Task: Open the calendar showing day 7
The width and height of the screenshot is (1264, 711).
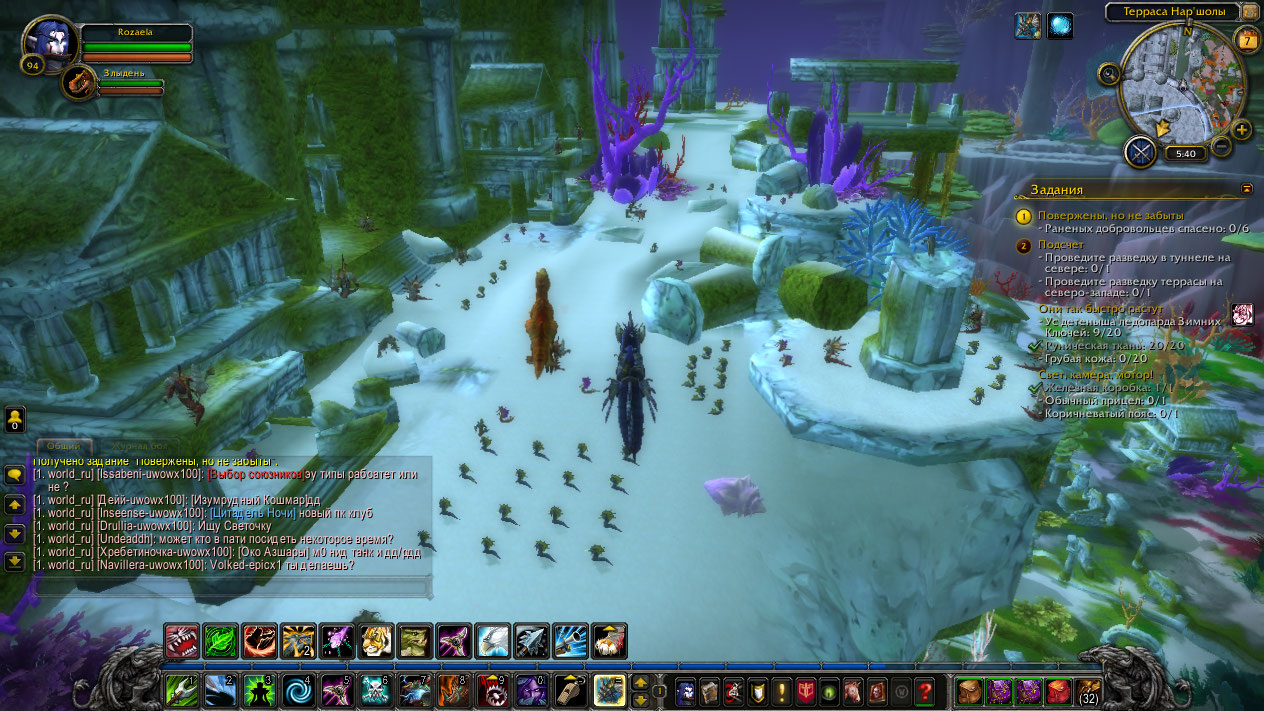Action: point(1246,40)
